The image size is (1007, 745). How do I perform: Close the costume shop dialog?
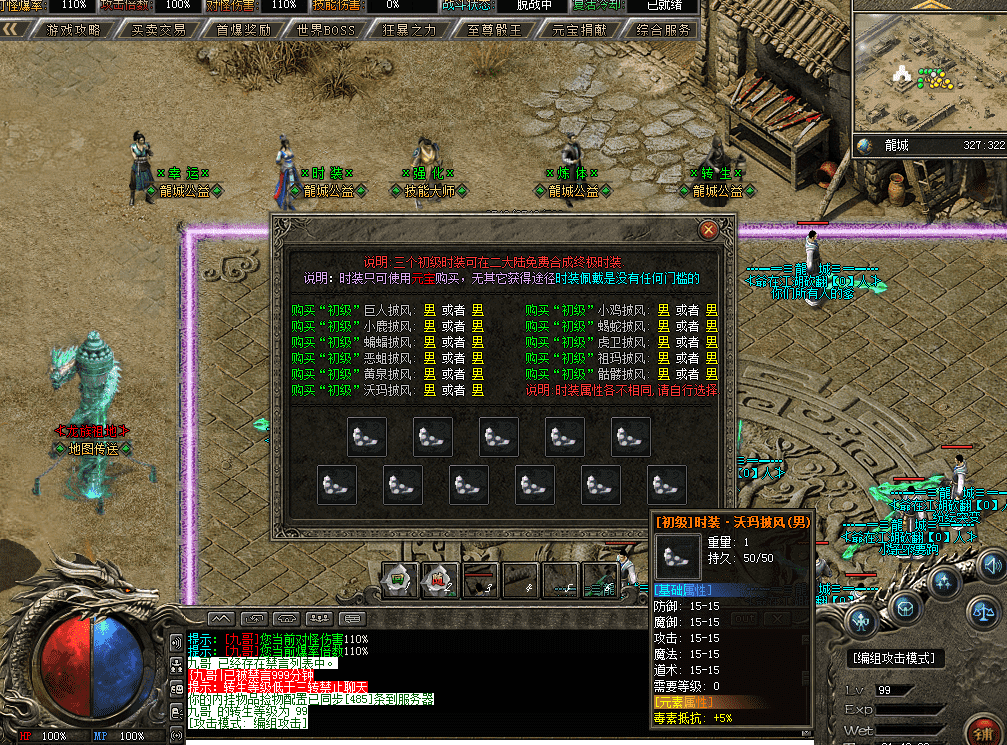click(708, 230)
